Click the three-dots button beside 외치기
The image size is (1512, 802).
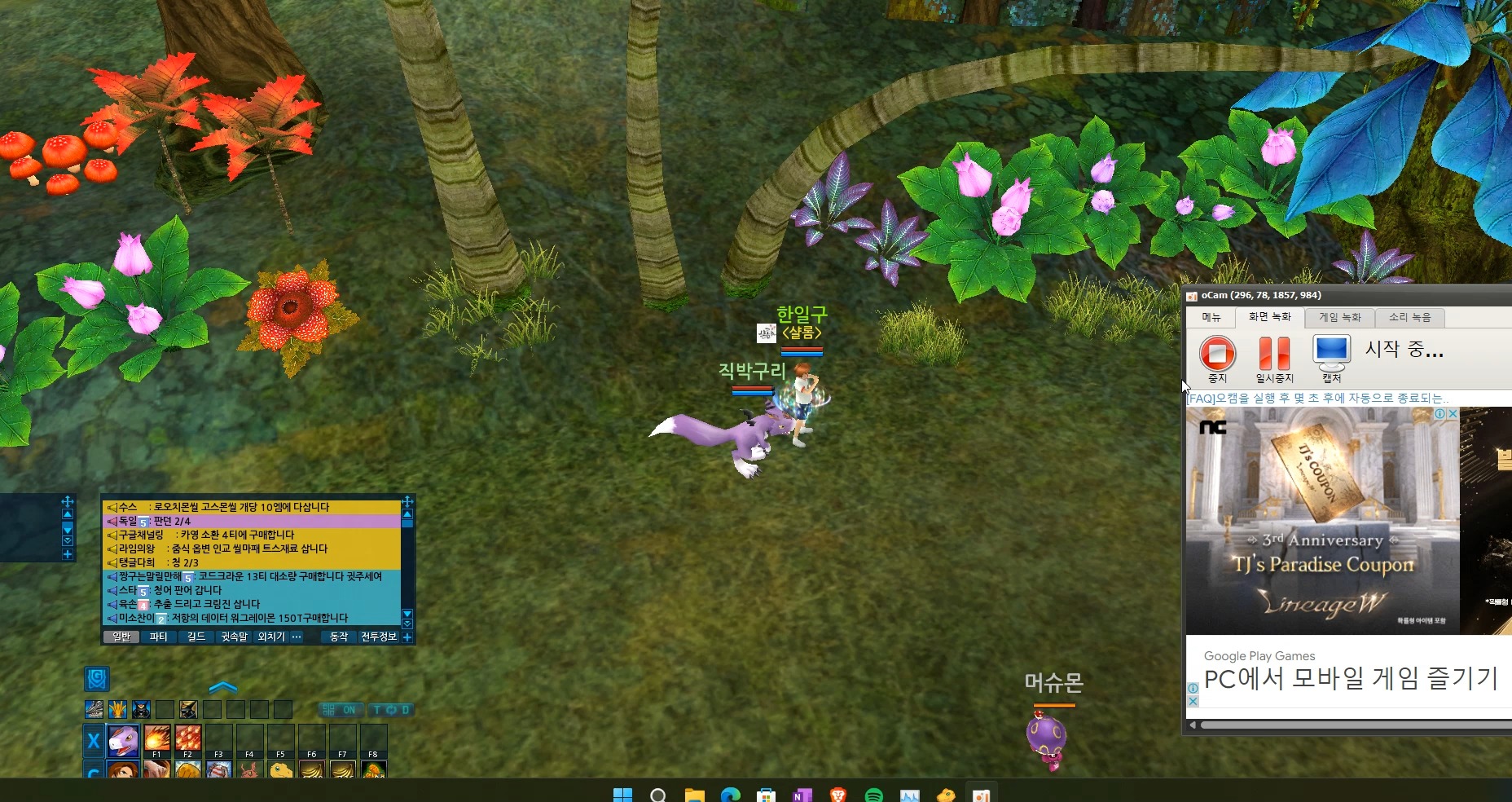297,637
